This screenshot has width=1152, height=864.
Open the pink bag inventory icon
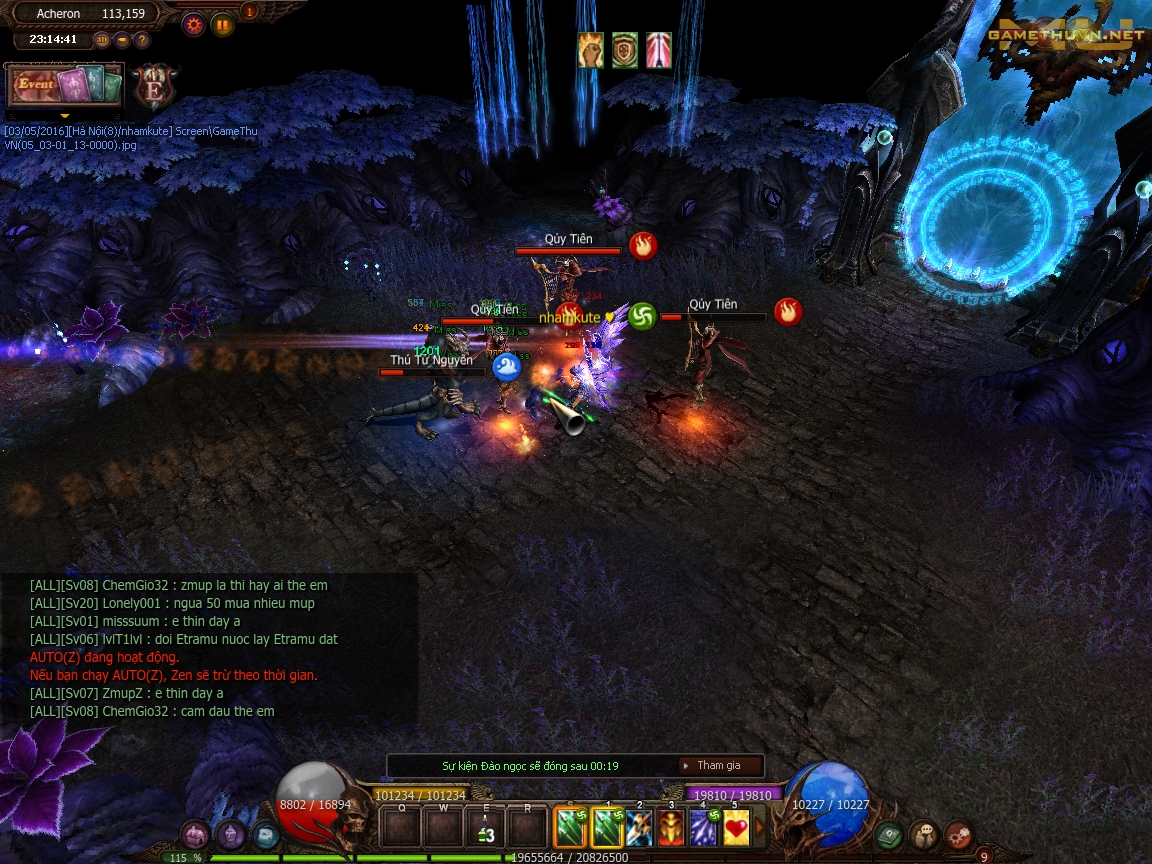point(196,835)
